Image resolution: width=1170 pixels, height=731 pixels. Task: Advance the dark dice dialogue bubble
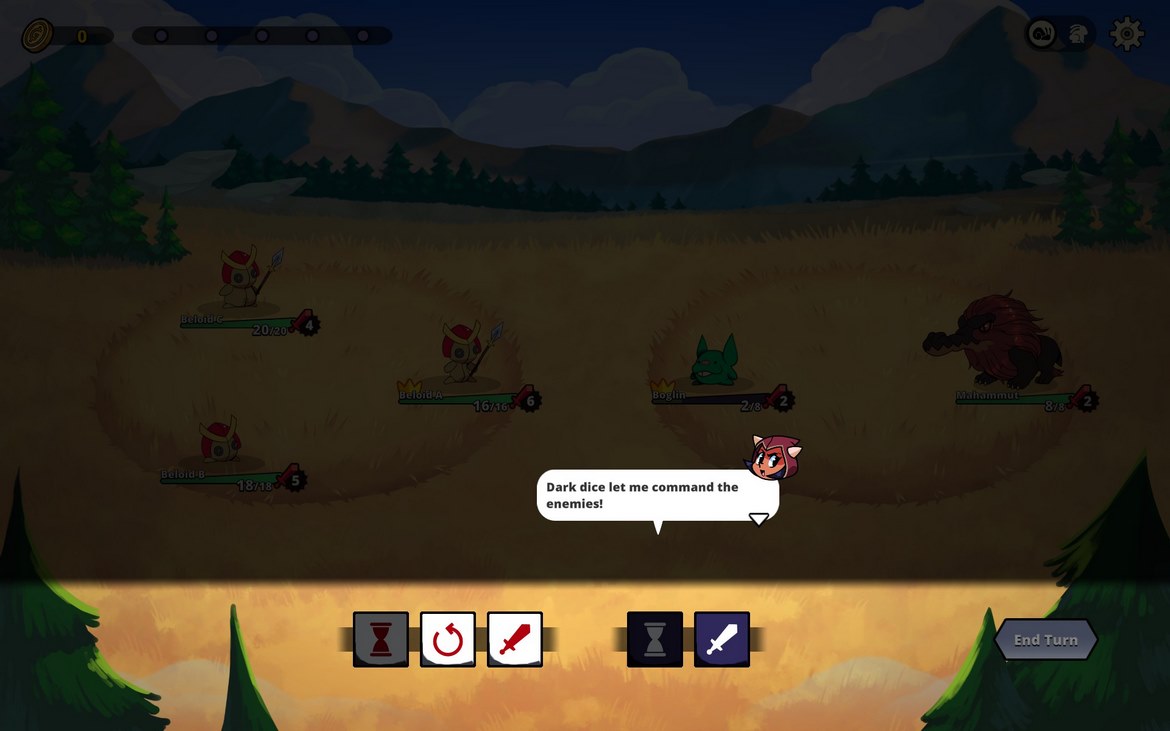(759, 518)
